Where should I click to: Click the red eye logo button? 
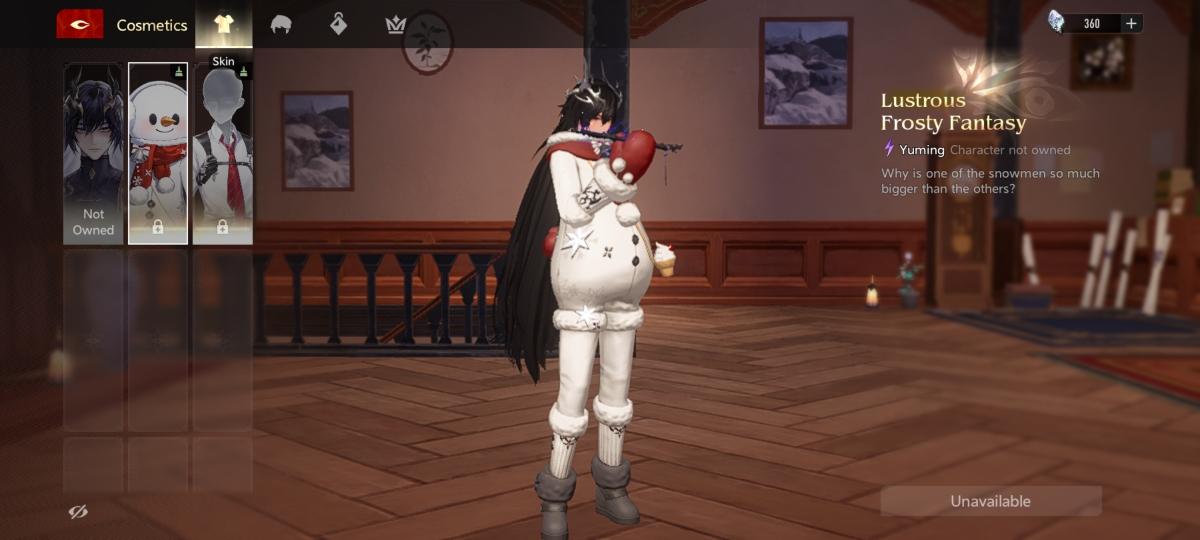pyautogui.click(x=80, y=24)
